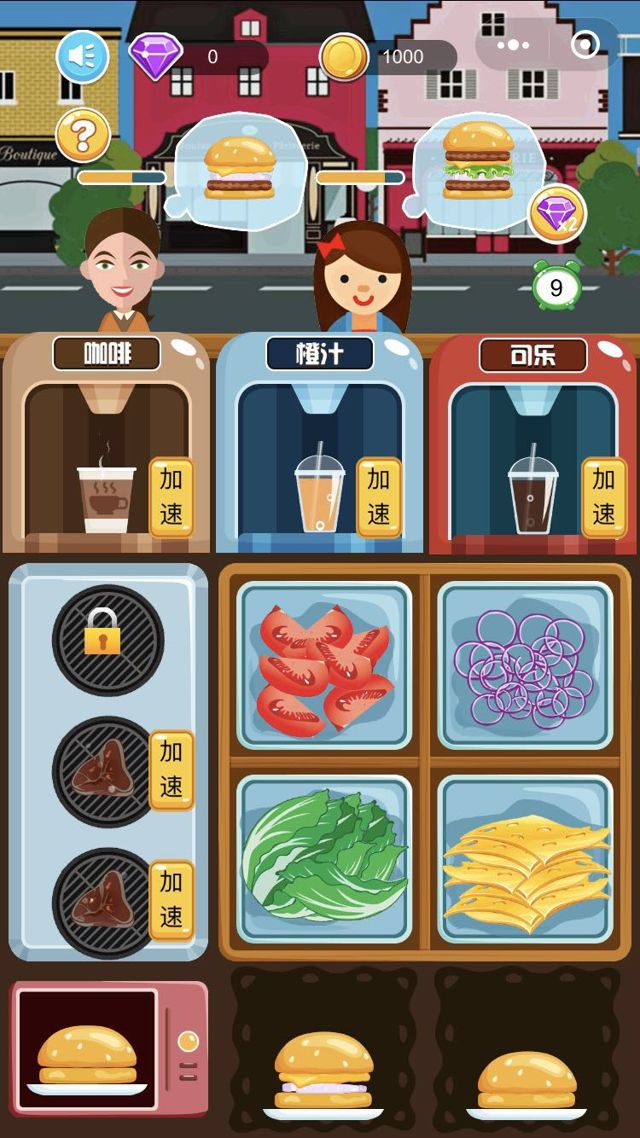Take the bun from the pink oven
The width and height of the screenshot is (640, 1138).
click(87, 1060)
